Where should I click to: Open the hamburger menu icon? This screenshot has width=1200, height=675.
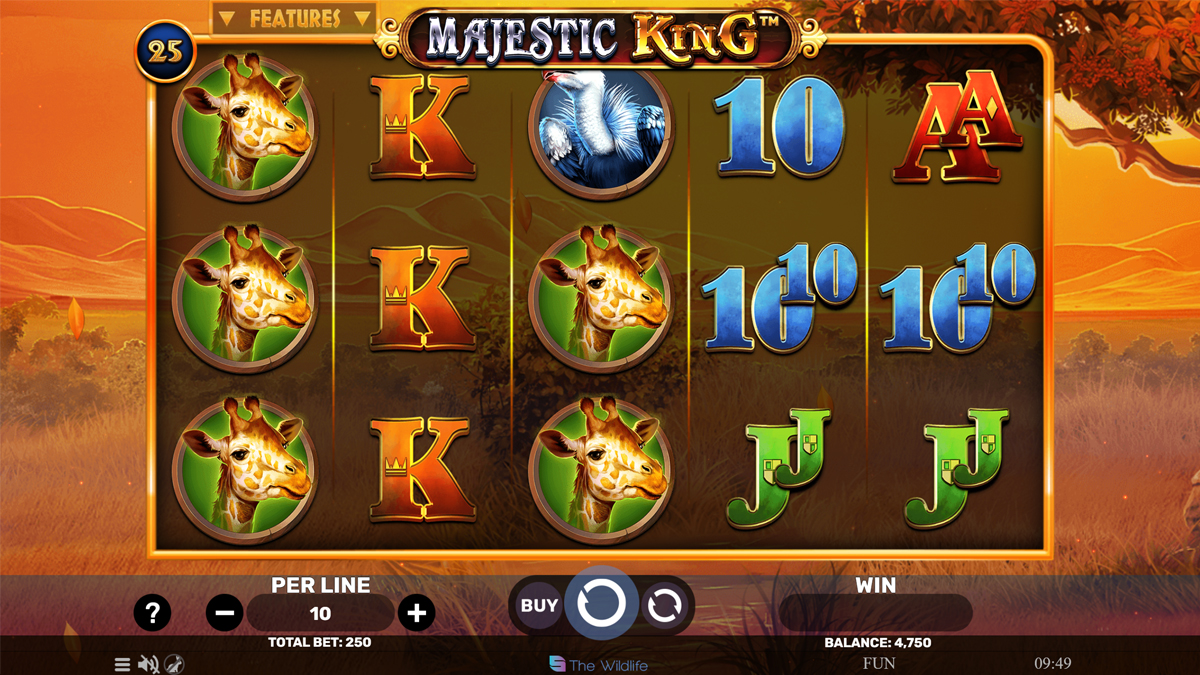coord(122,664)
